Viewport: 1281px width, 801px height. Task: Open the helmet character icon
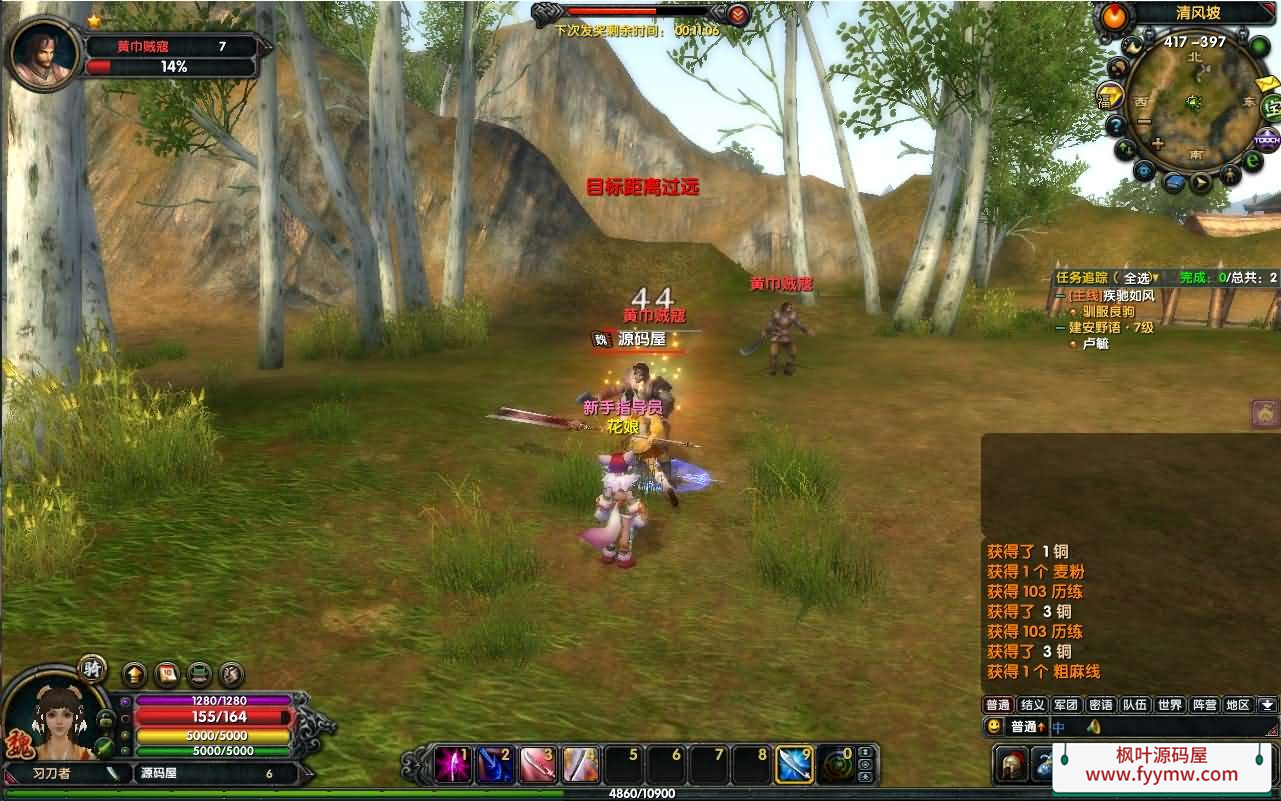coord(1011,765)
